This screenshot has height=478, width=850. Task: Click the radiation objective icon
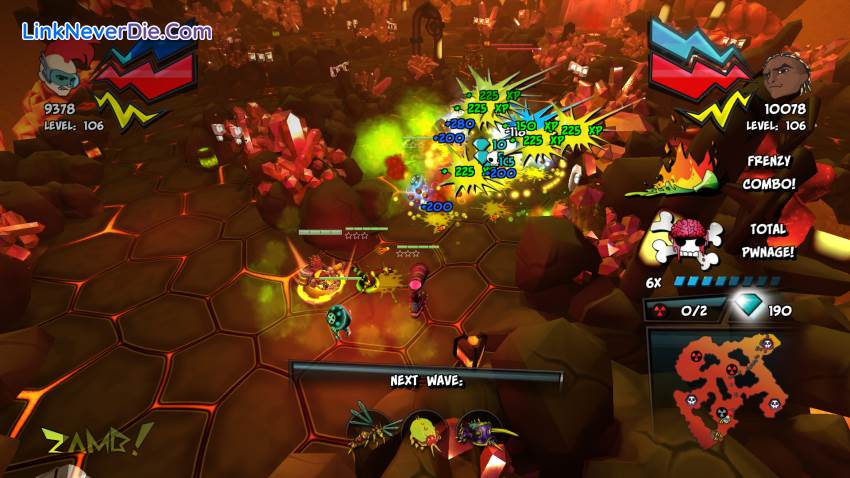[x=661, y=310]
